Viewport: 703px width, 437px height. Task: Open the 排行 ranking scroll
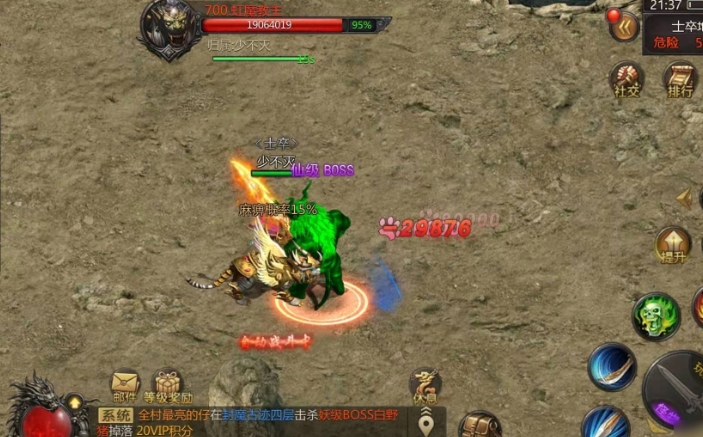(680, 78)
